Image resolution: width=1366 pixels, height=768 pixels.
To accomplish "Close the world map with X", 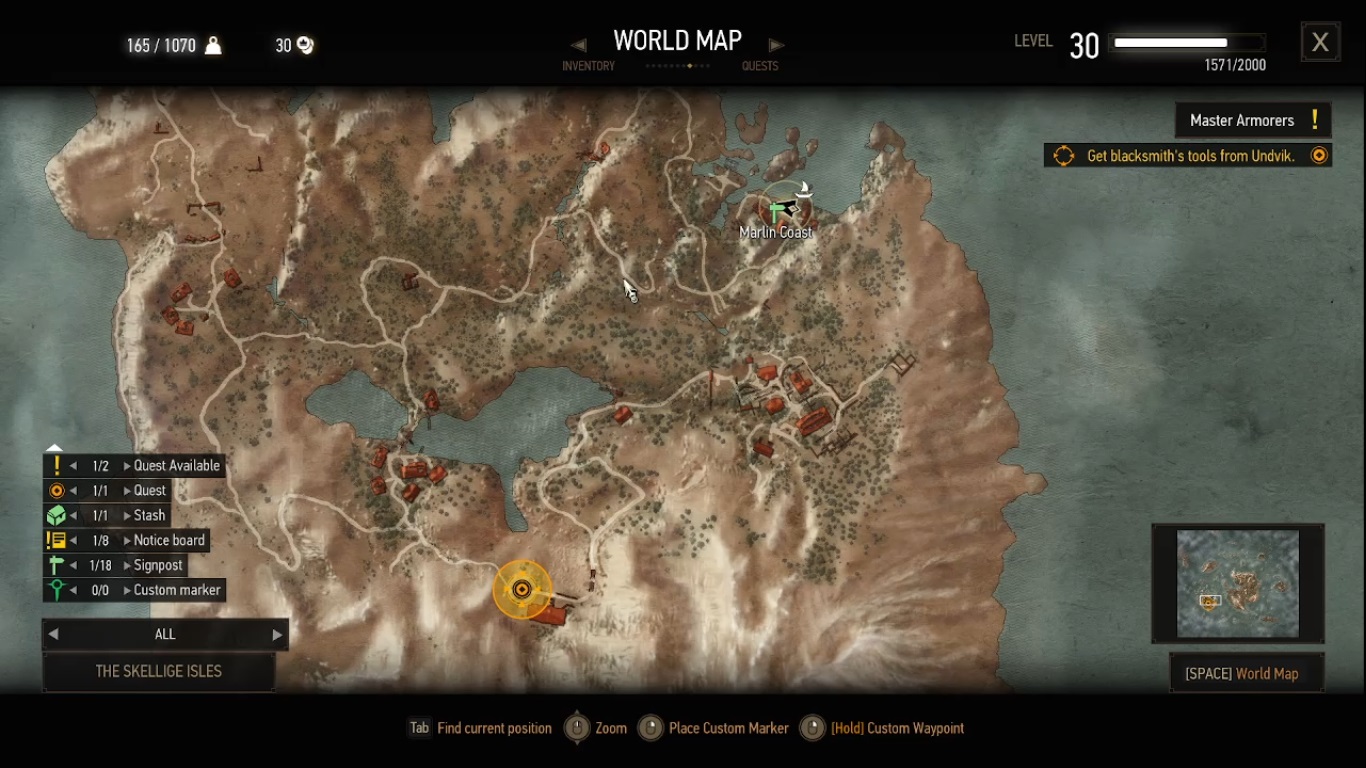I will pyautogui.click(x=1320, y=42).
